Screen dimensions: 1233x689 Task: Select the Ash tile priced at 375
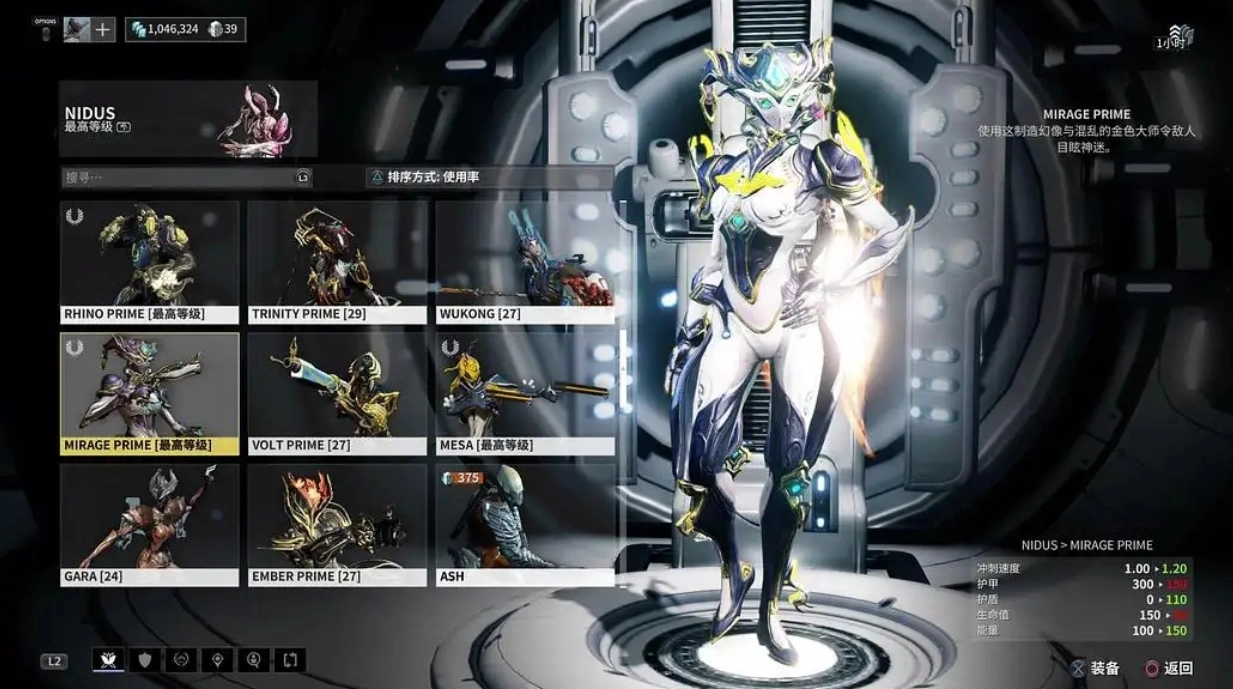pos(525,524)
